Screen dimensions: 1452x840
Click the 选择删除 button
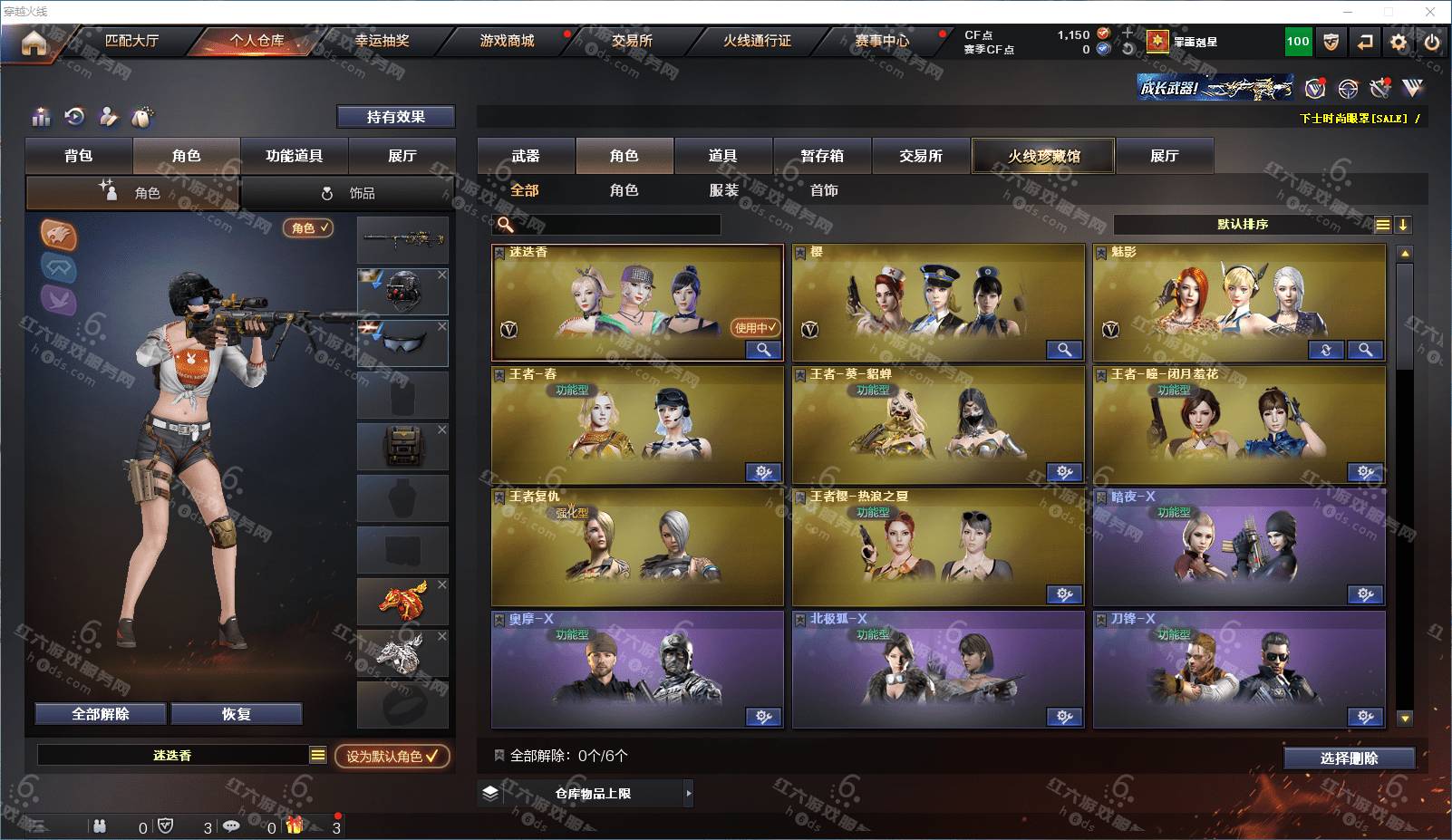pos(1349,758)
